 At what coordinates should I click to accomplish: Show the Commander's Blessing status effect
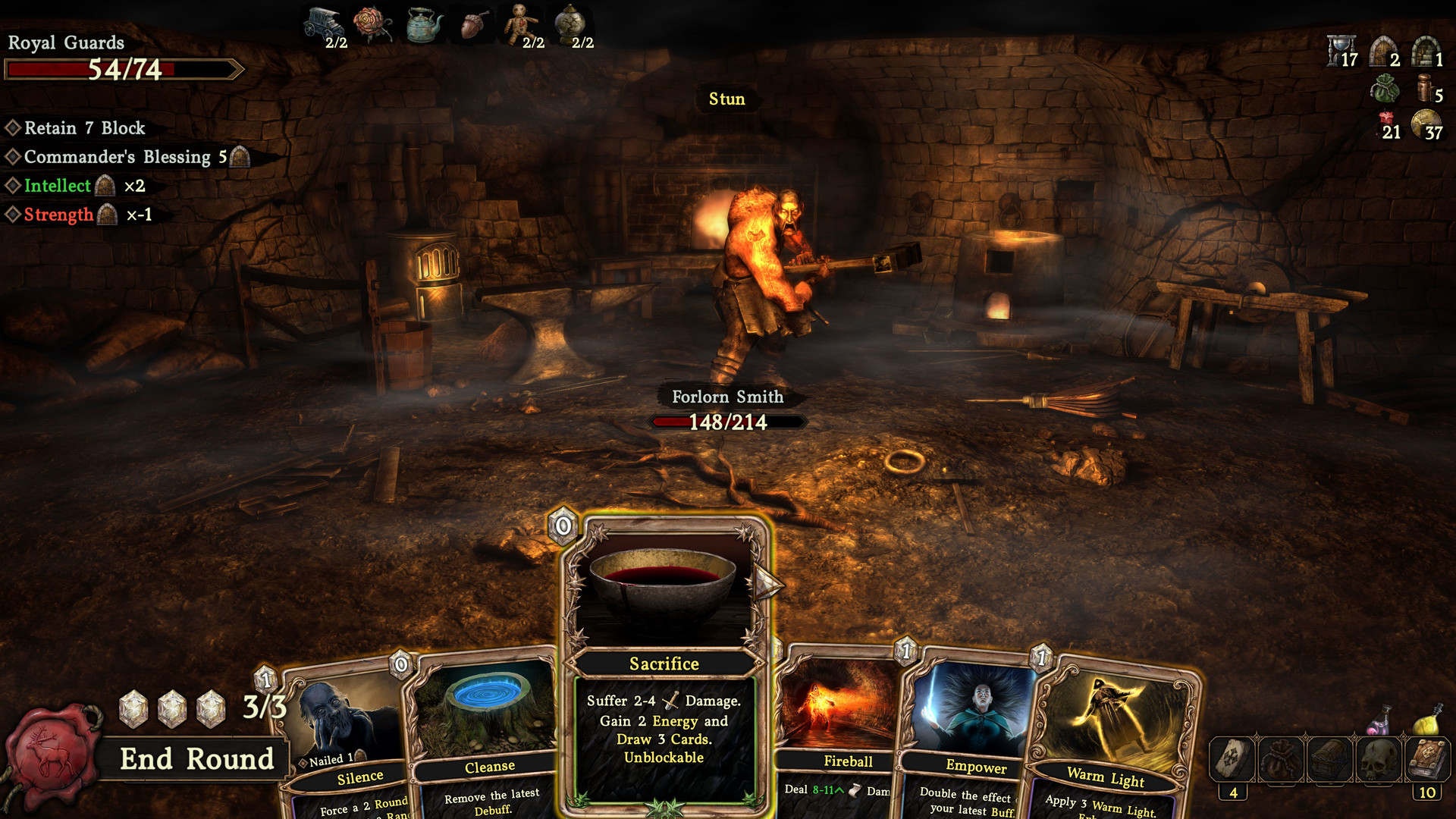tap(118, 157)
